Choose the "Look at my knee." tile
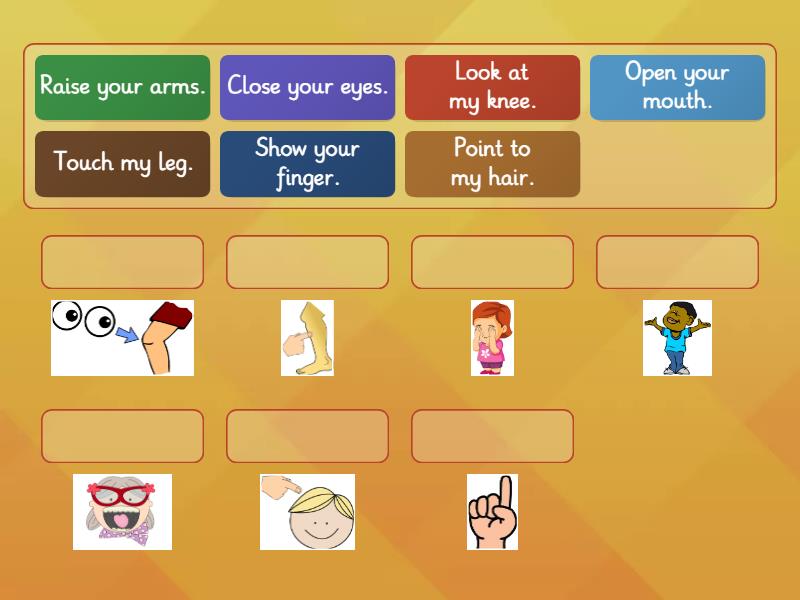This screenshot has height=600, width=800. click(x=492, y=87)
